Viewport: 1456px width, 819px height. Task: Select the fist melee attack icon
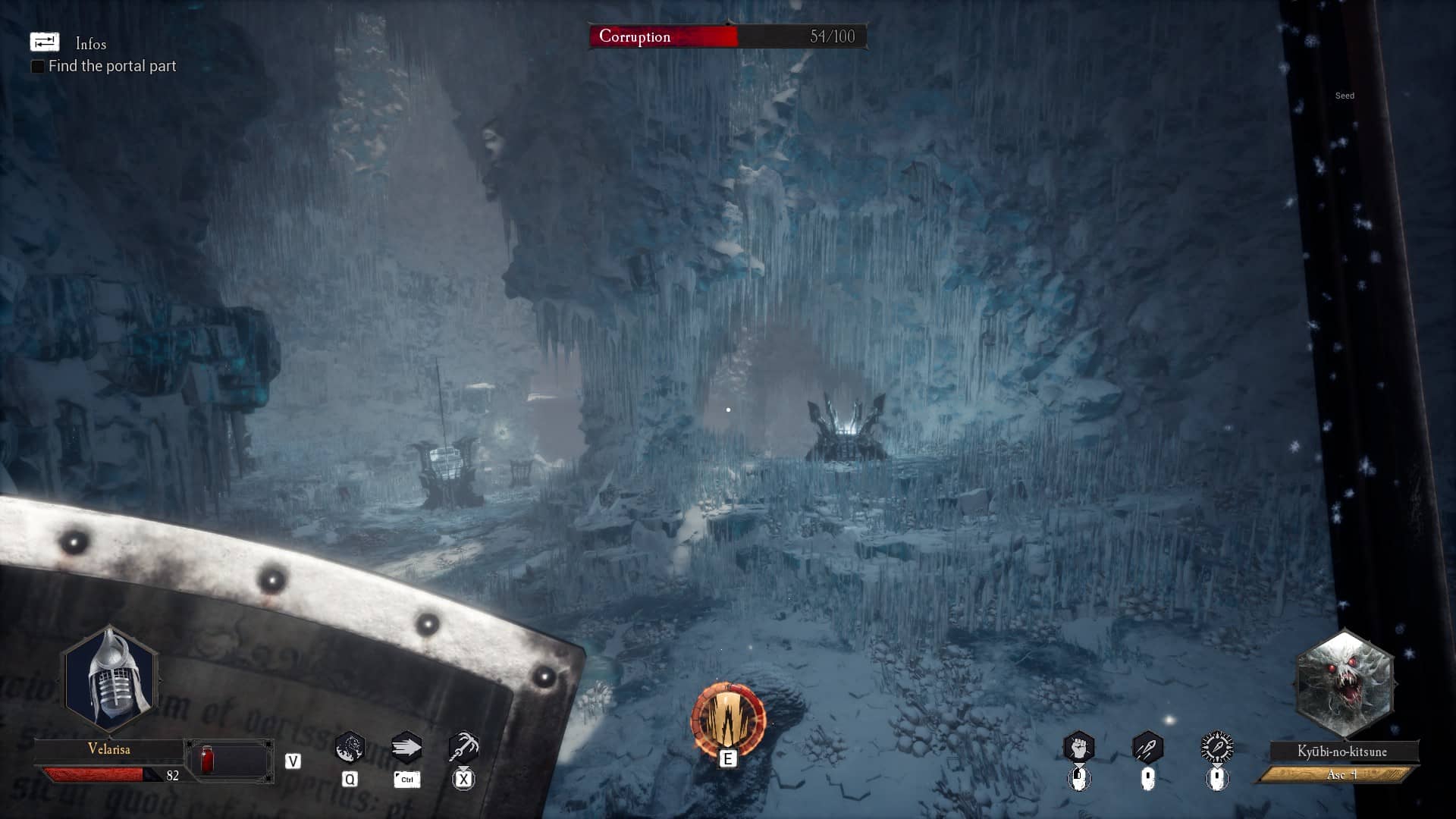tap(1078, 748)
